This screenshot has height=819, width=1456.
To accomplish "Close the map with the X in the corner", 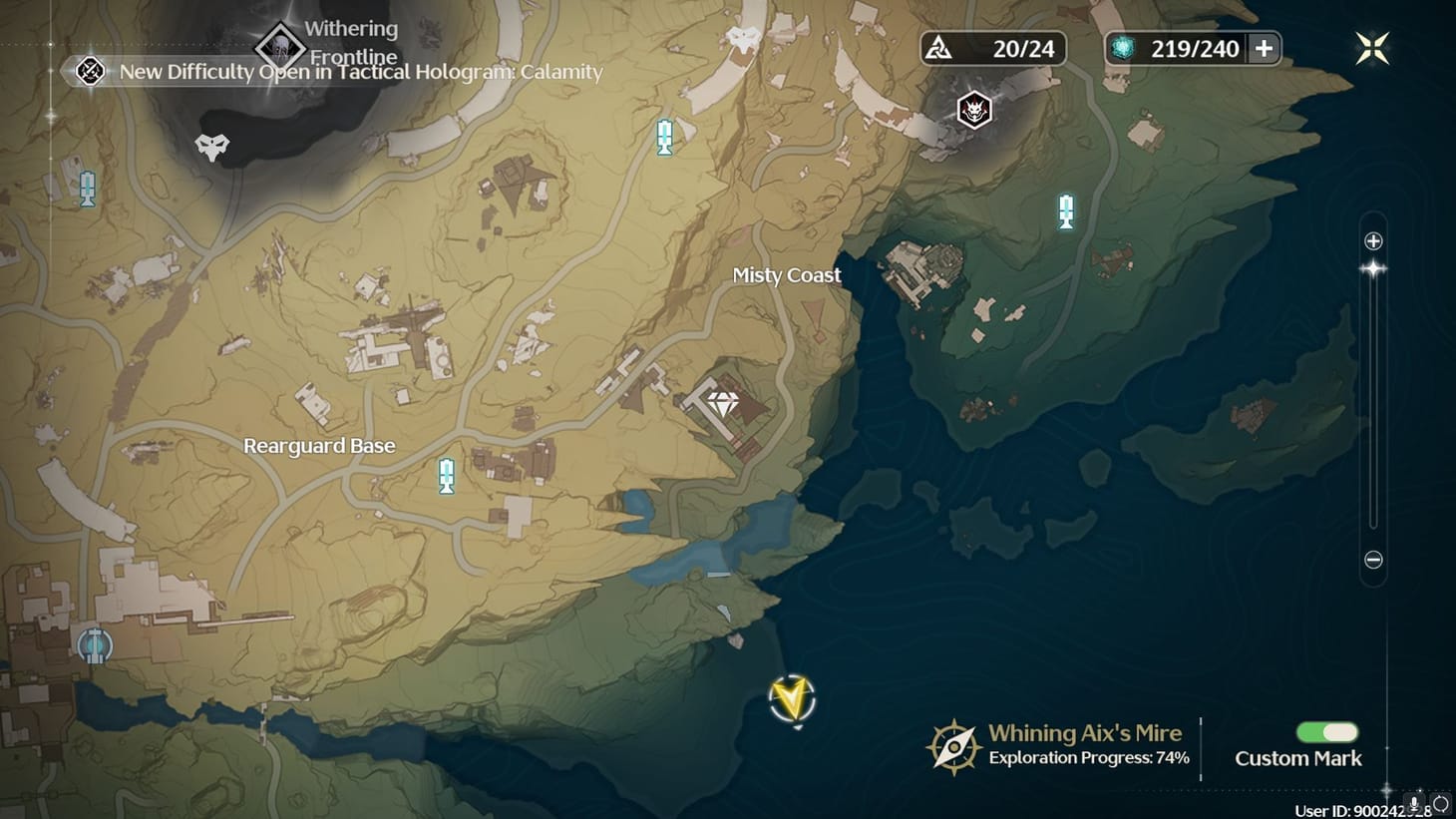I will (1373, 46).
